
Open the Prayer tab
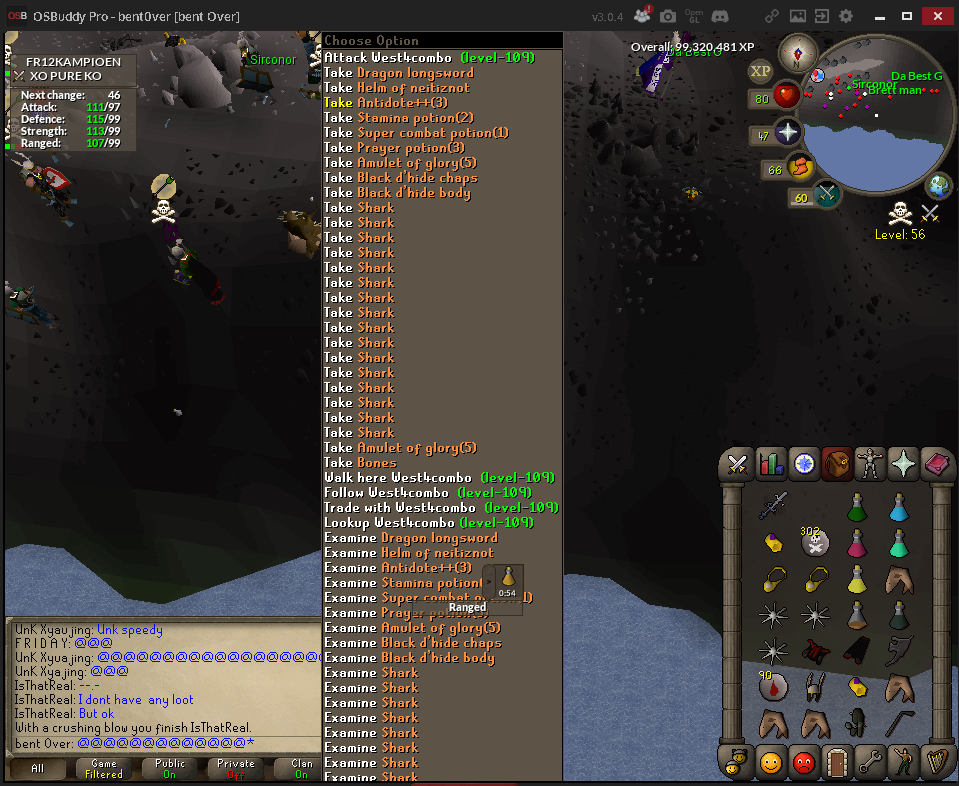905,464
